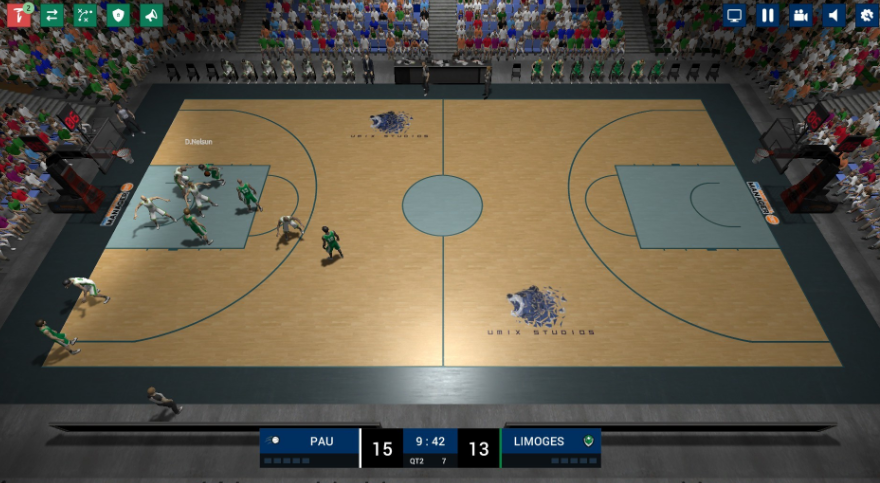Click the monitor display icon
The width and height of the screenshot is (880, 483).
tap(735, 16)
